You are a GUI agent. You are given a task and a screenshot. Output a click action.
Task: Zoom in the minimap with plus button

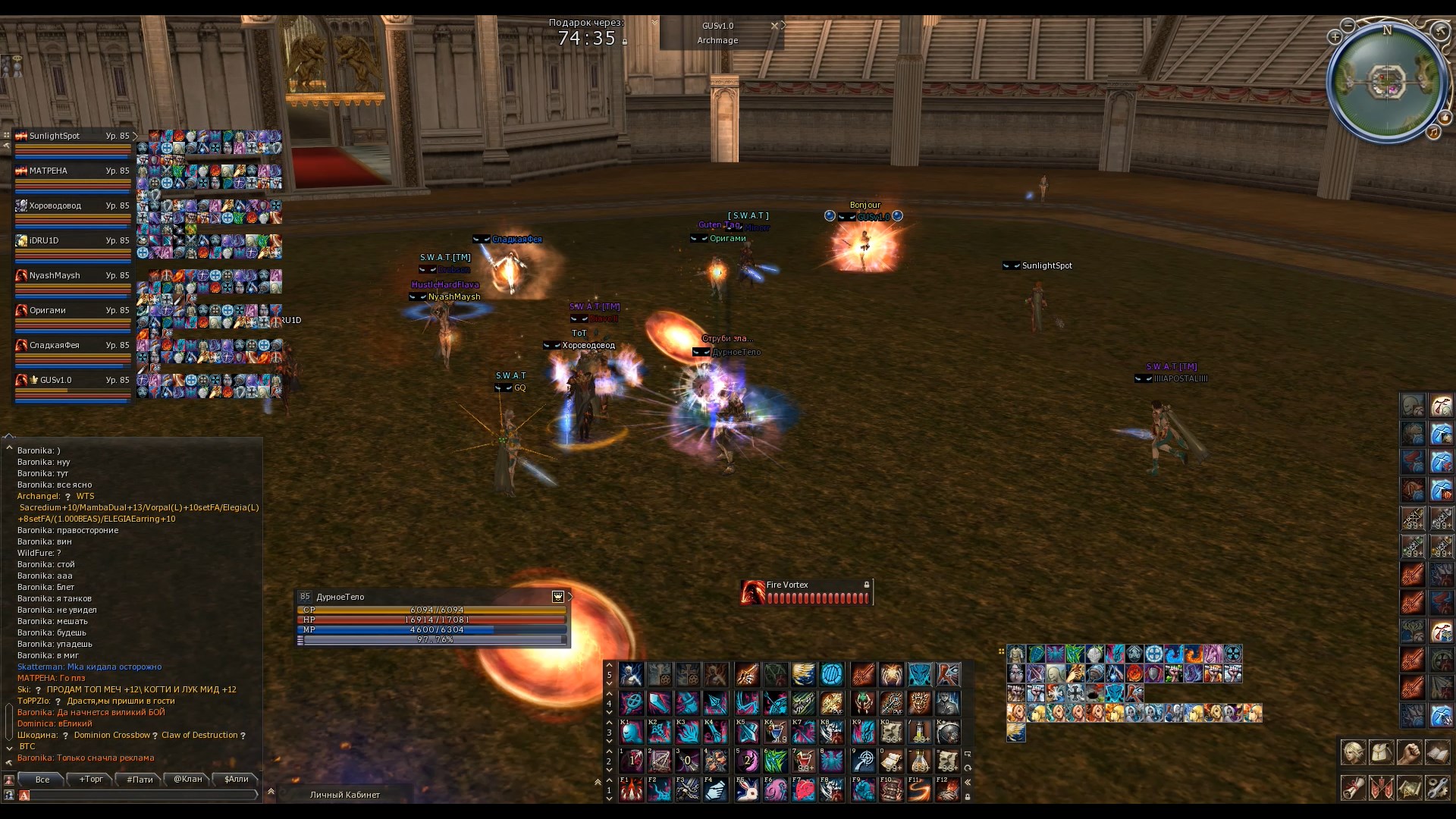[x=1335, y=36]
